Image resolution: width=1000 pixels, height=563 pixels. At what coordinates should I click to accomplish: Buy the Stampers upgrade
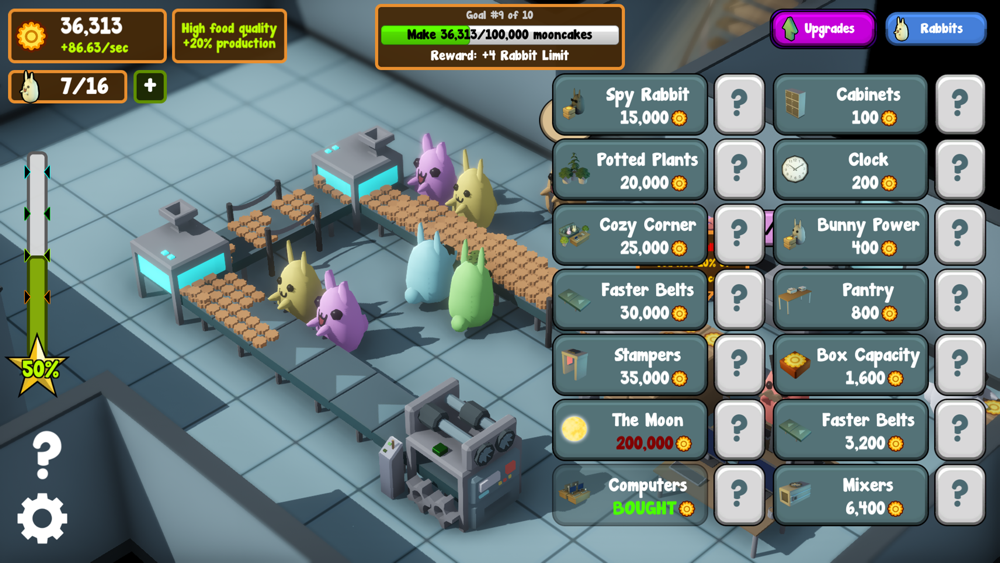(x=630, y=365)
